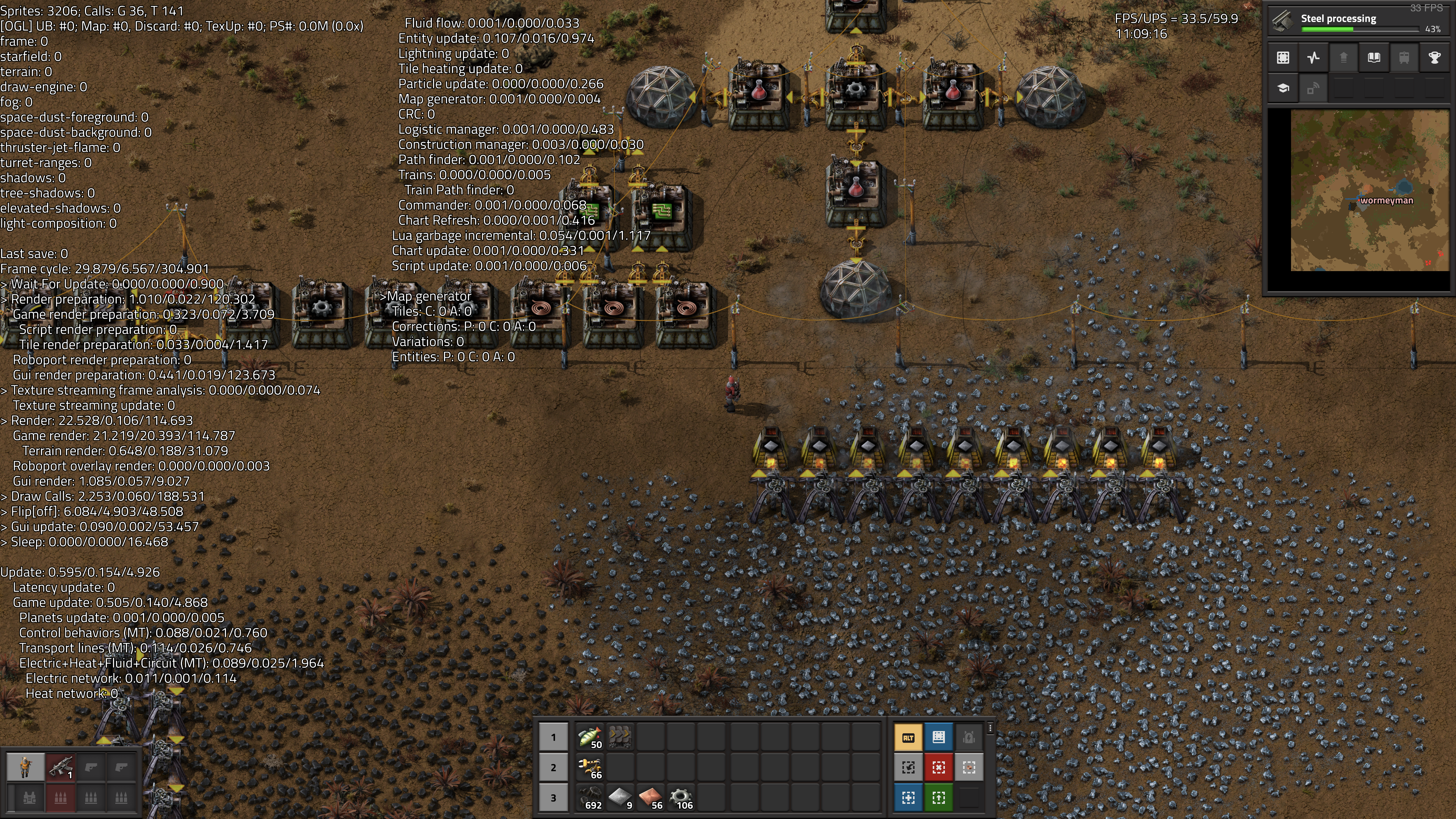Activate the green upgrade planner shortcut
This screenshot has height=819, width=1456.
(x=938, y=797)
